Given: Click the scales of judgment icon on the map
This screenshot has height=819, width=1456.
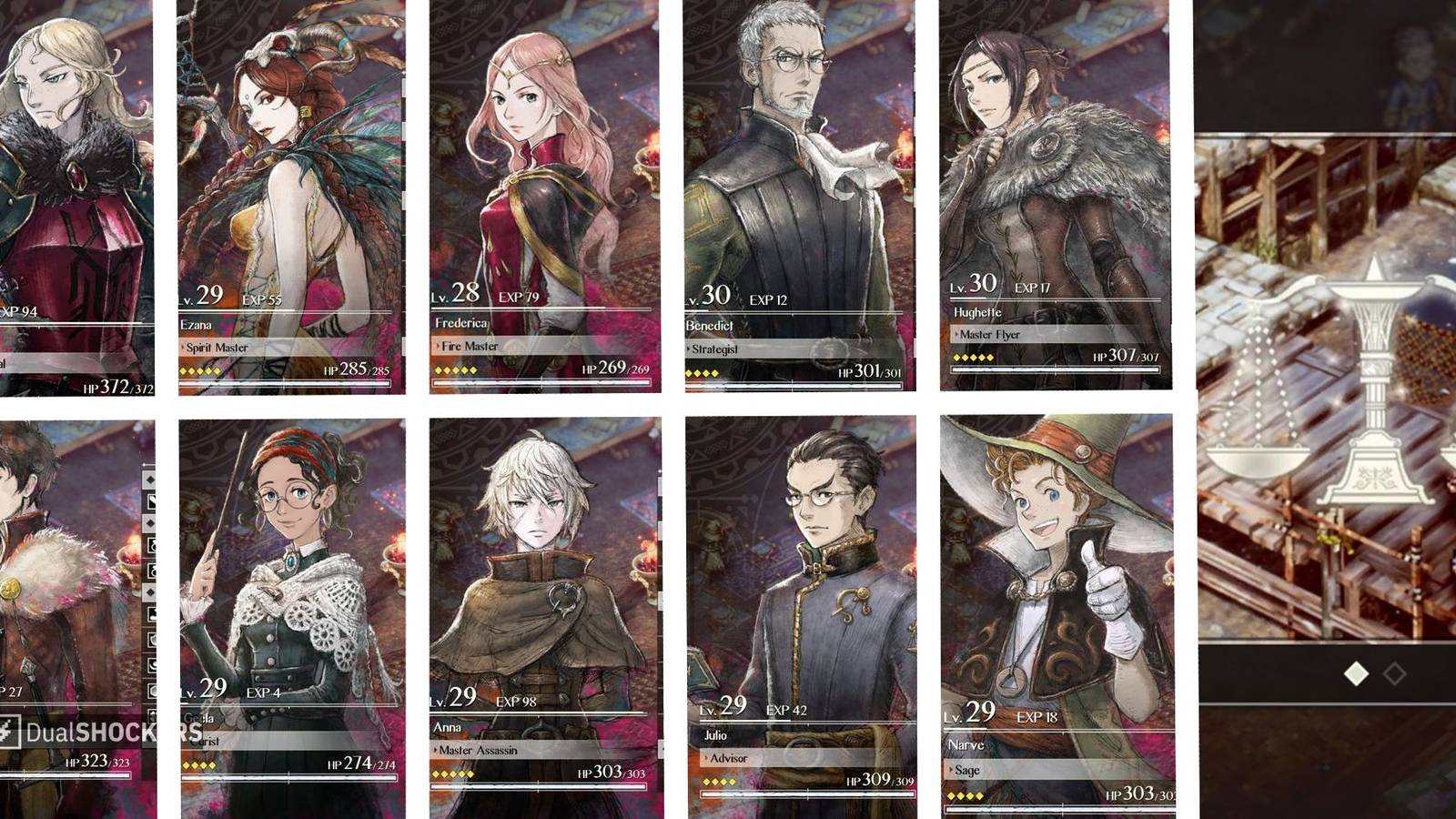Looking at the screenshot, I should pyautogui.click(x=1319, y=382).
